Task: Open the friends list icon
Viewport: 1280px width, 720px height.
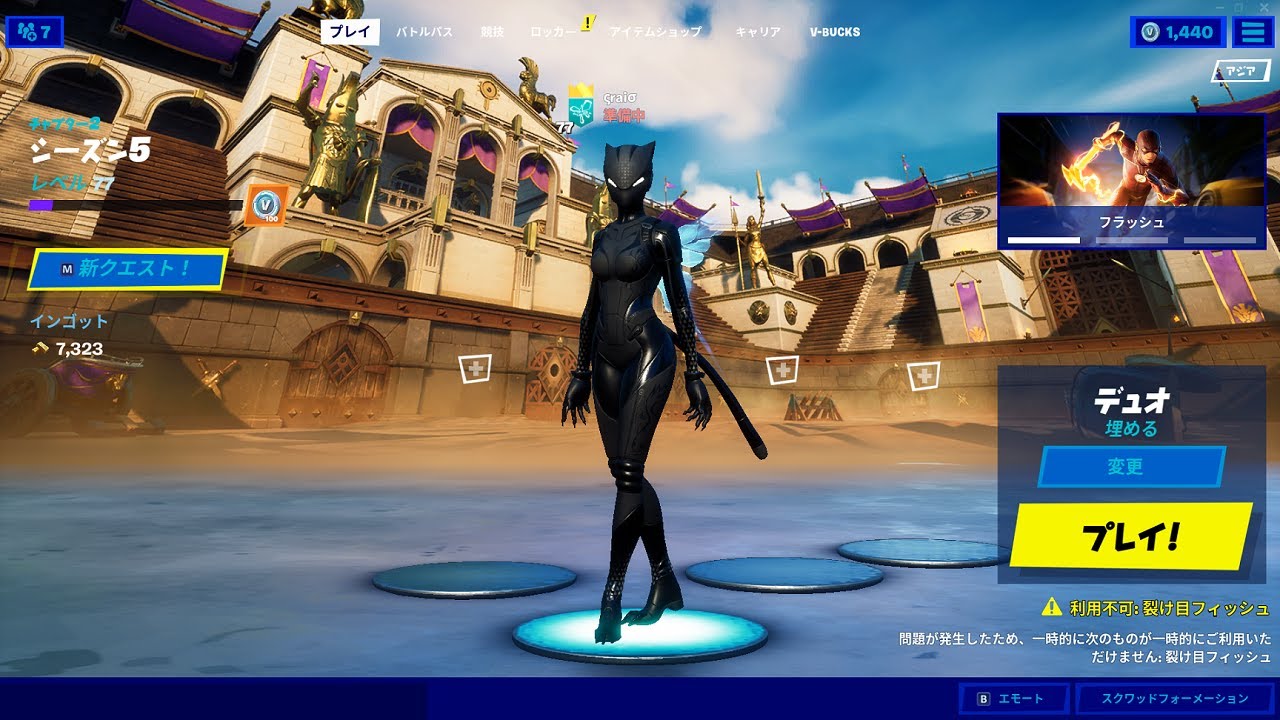Action: [x=34, y=32]
